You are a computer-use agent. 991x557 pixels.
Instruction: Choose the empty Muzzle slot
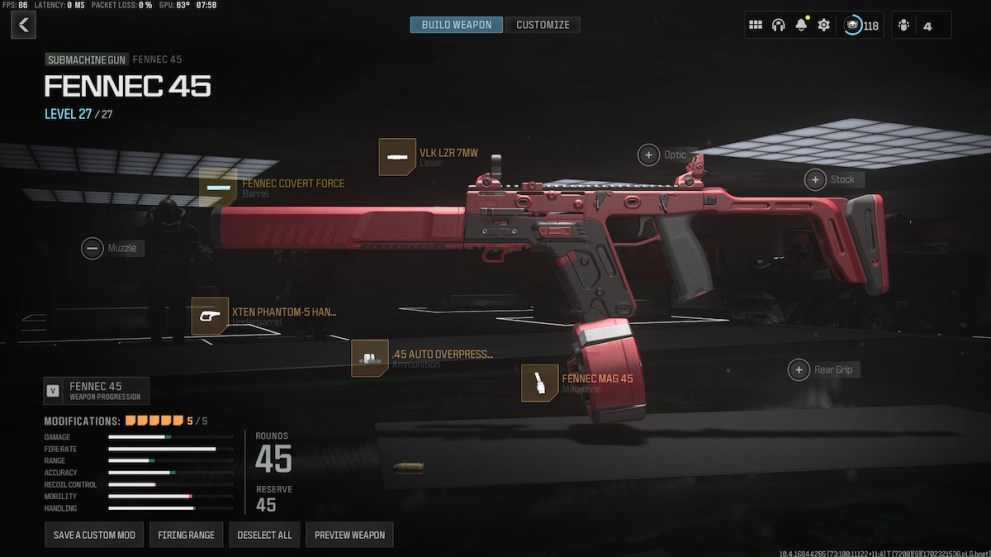point(92,248)
